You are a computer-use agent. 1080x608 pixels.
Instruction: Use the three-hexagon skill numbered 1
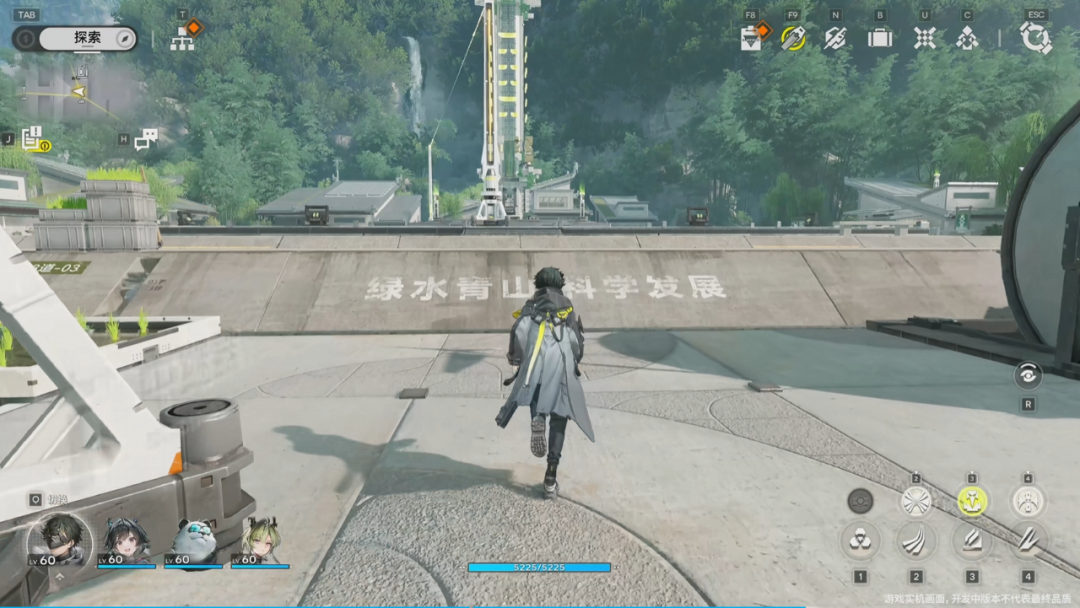click(860, 541)
